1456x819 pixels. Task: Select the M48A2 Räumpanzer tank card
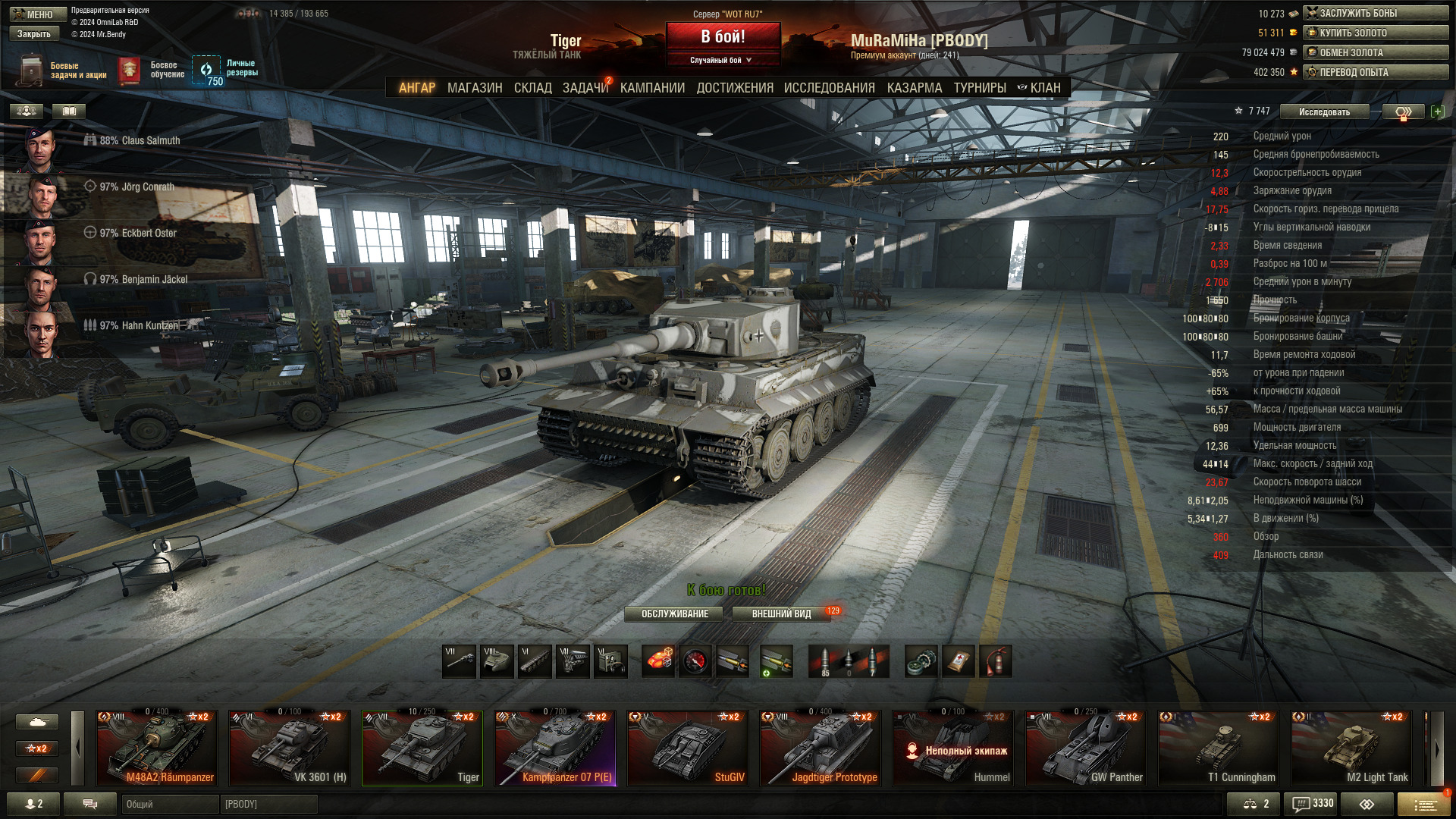tap(157, 748)
